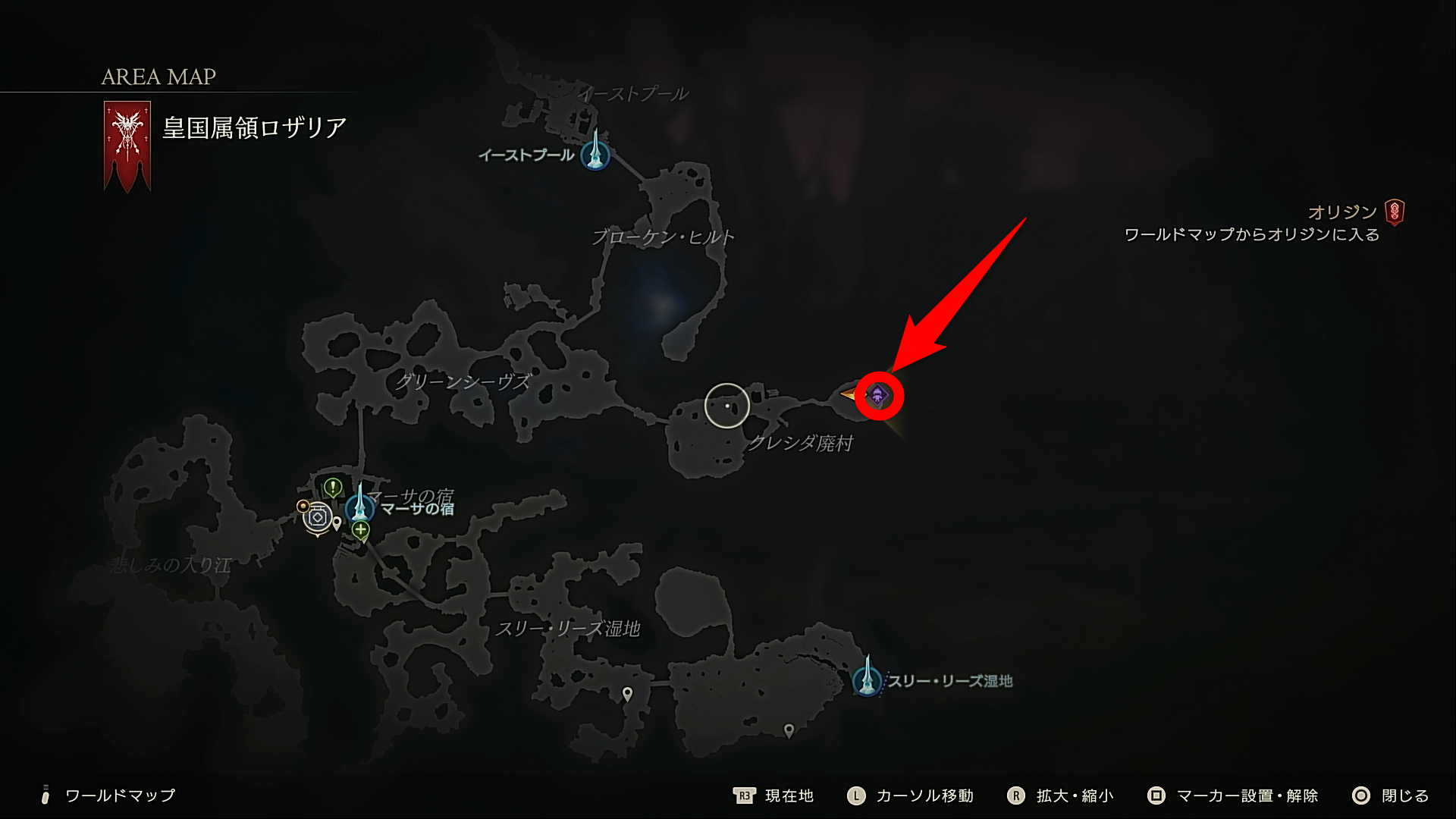Click the circular map cursor

coord(727,406)
